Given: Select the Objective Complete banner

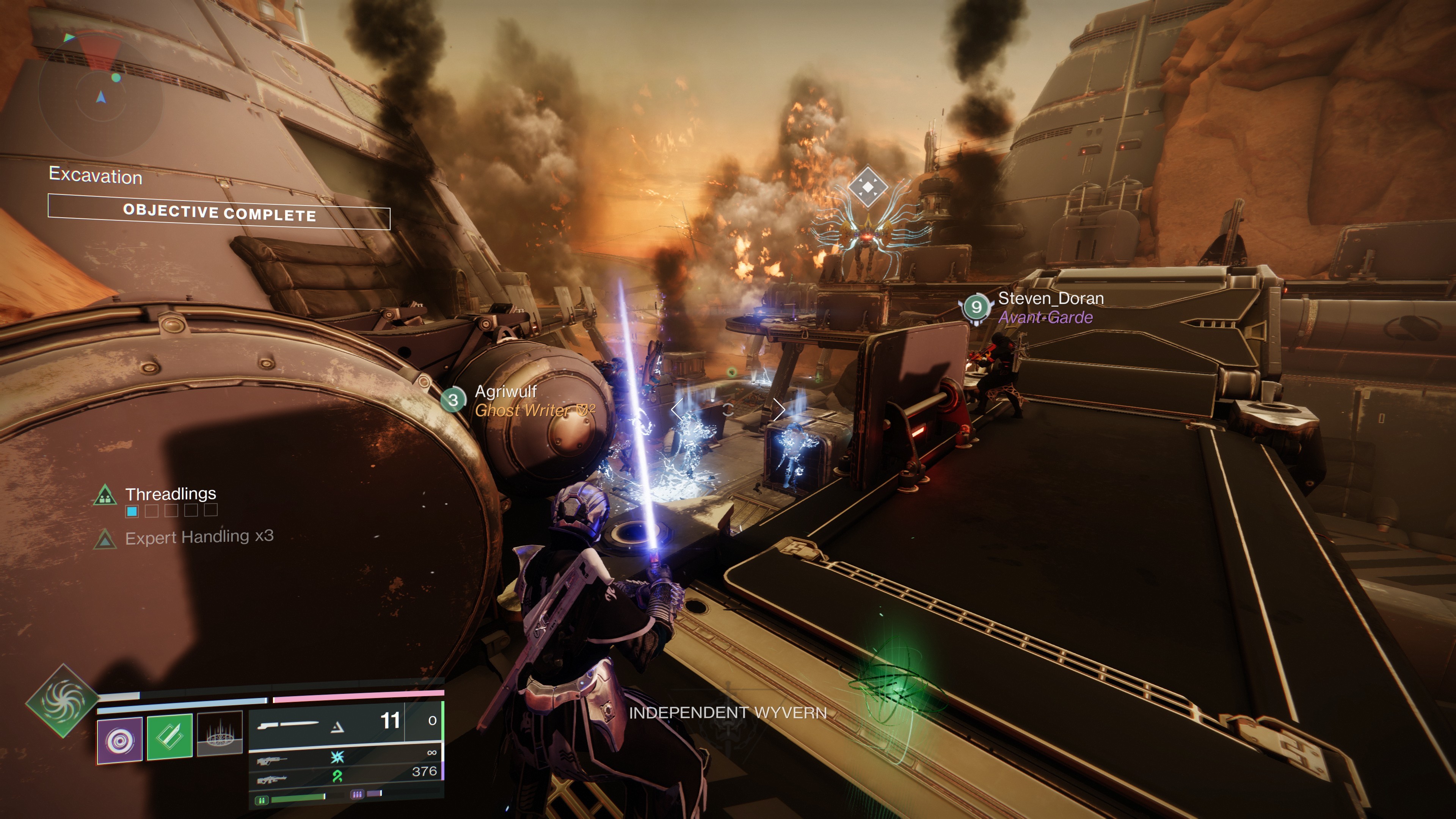Looking at the screenshot, I should 219,212.
